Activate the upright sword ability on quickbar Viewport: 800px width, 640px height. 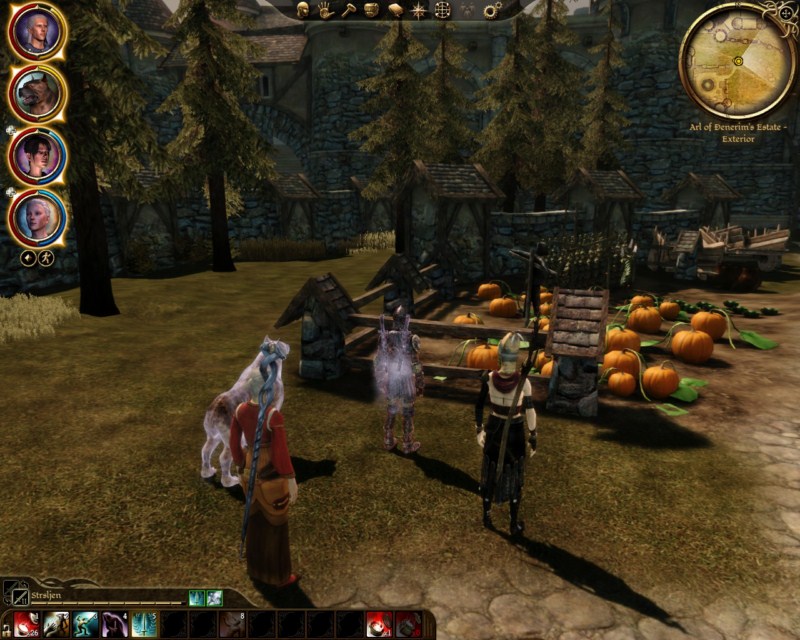(143, 624)
